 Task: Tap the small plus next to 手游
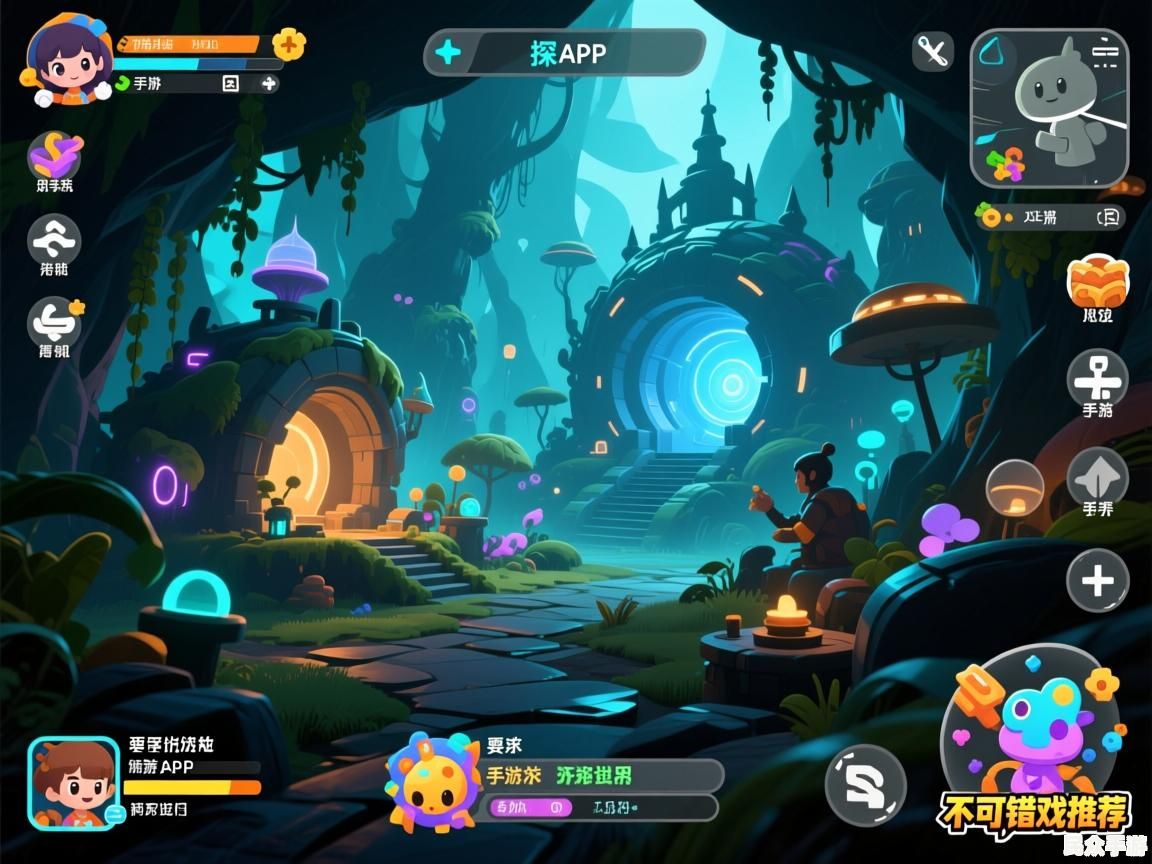pyautogui.click(x=268, y=84)
